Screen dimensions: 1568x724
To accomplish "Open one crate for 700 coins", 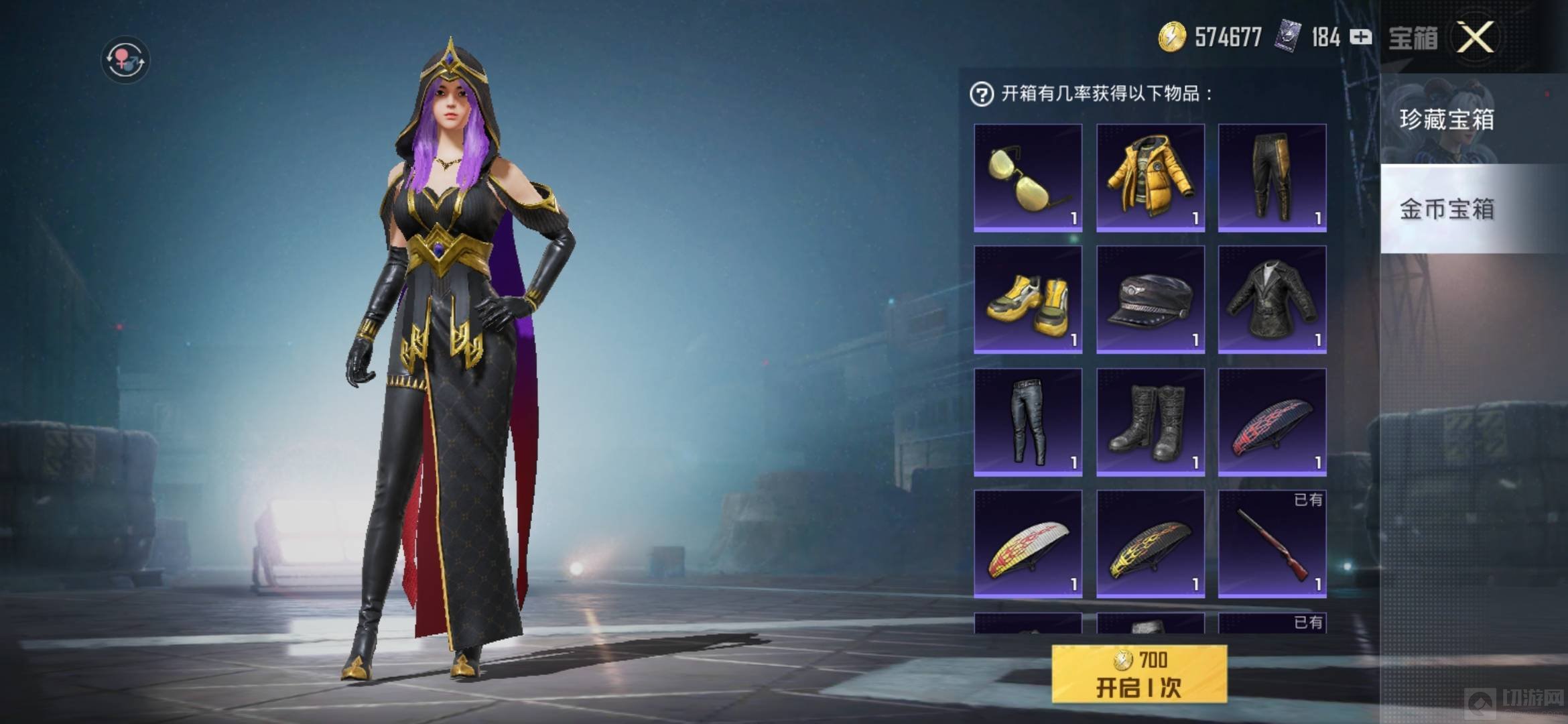I will 1139,674.
